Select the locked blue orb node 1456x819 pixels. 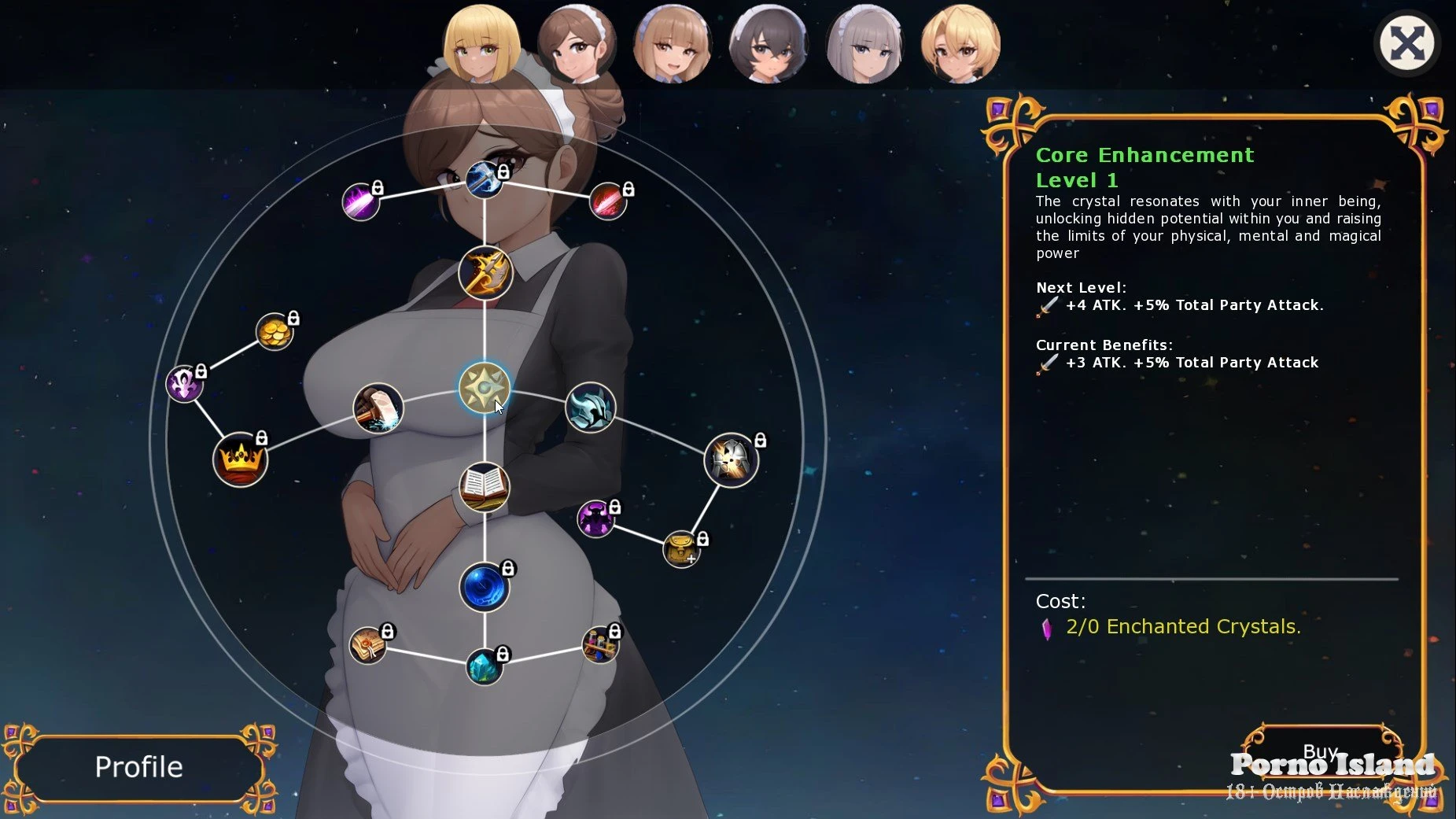point(485,587)
